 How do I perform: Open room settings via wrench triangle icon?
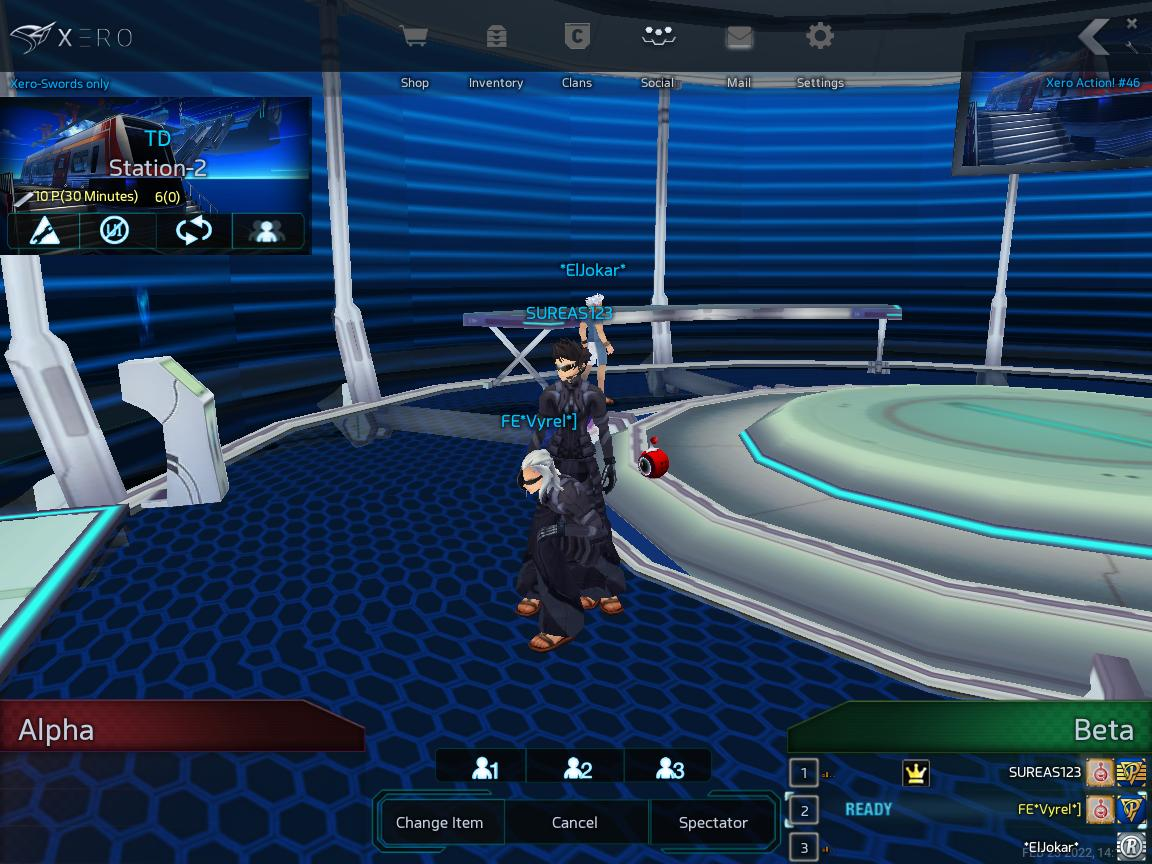pyautogui.click(x=43, y=231)
